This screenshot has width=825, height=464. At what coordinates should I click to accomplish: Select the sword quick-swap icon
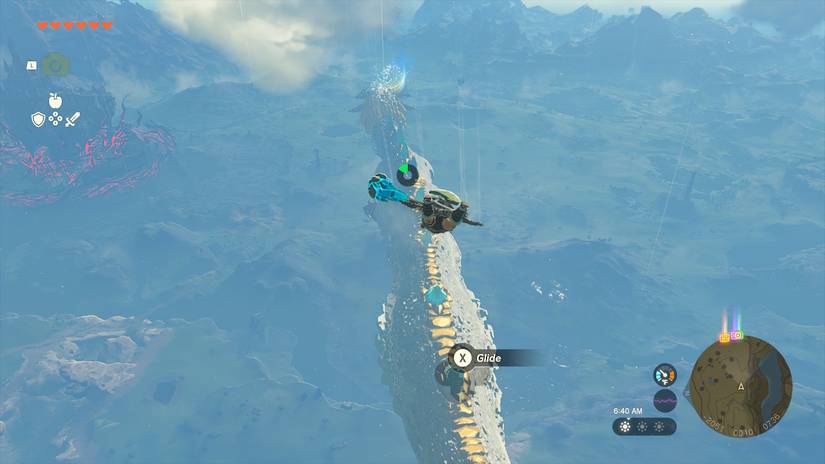point(72,120)
